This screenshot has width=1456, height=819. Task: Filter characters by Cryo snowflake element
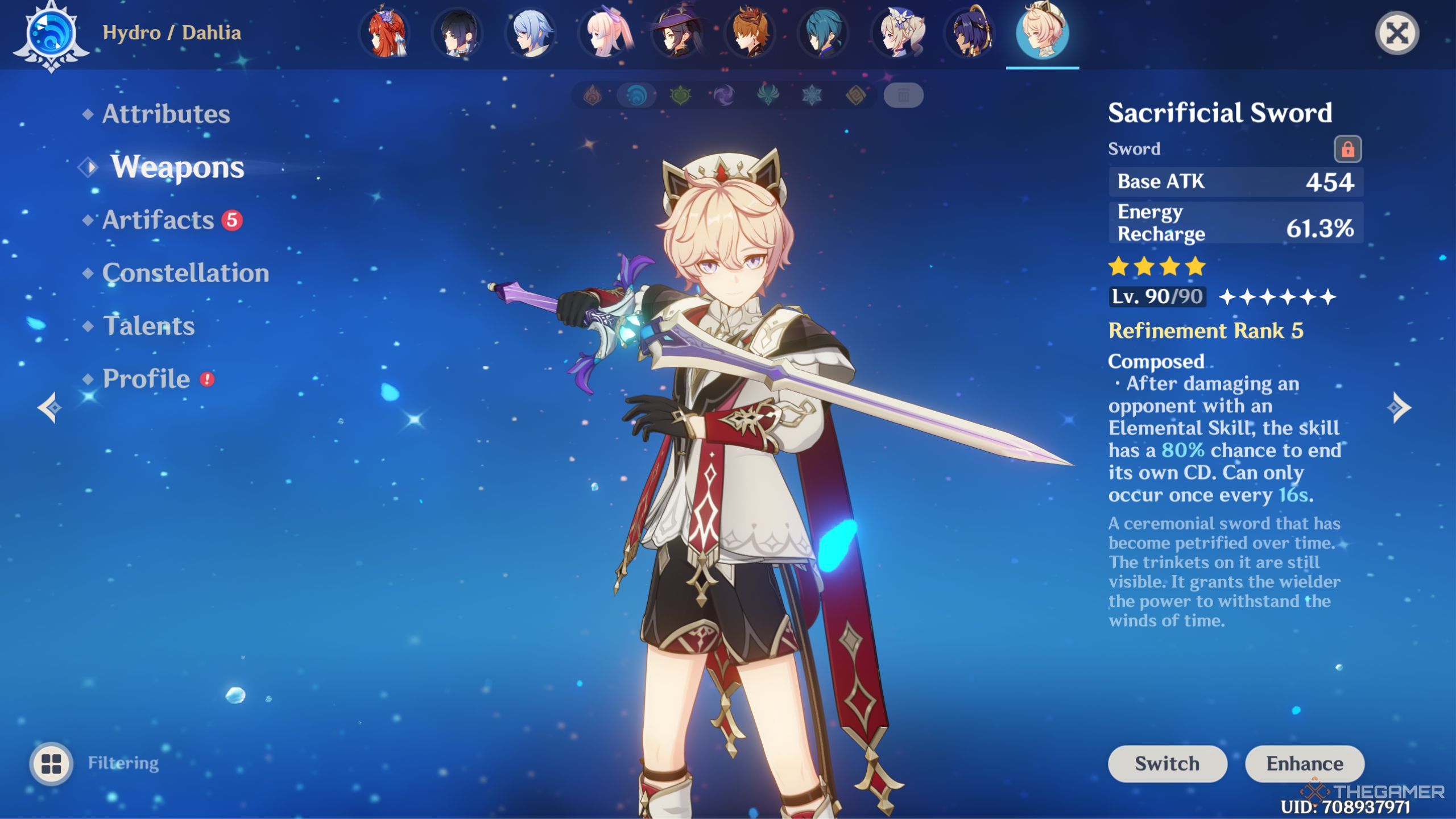[812, 96]
